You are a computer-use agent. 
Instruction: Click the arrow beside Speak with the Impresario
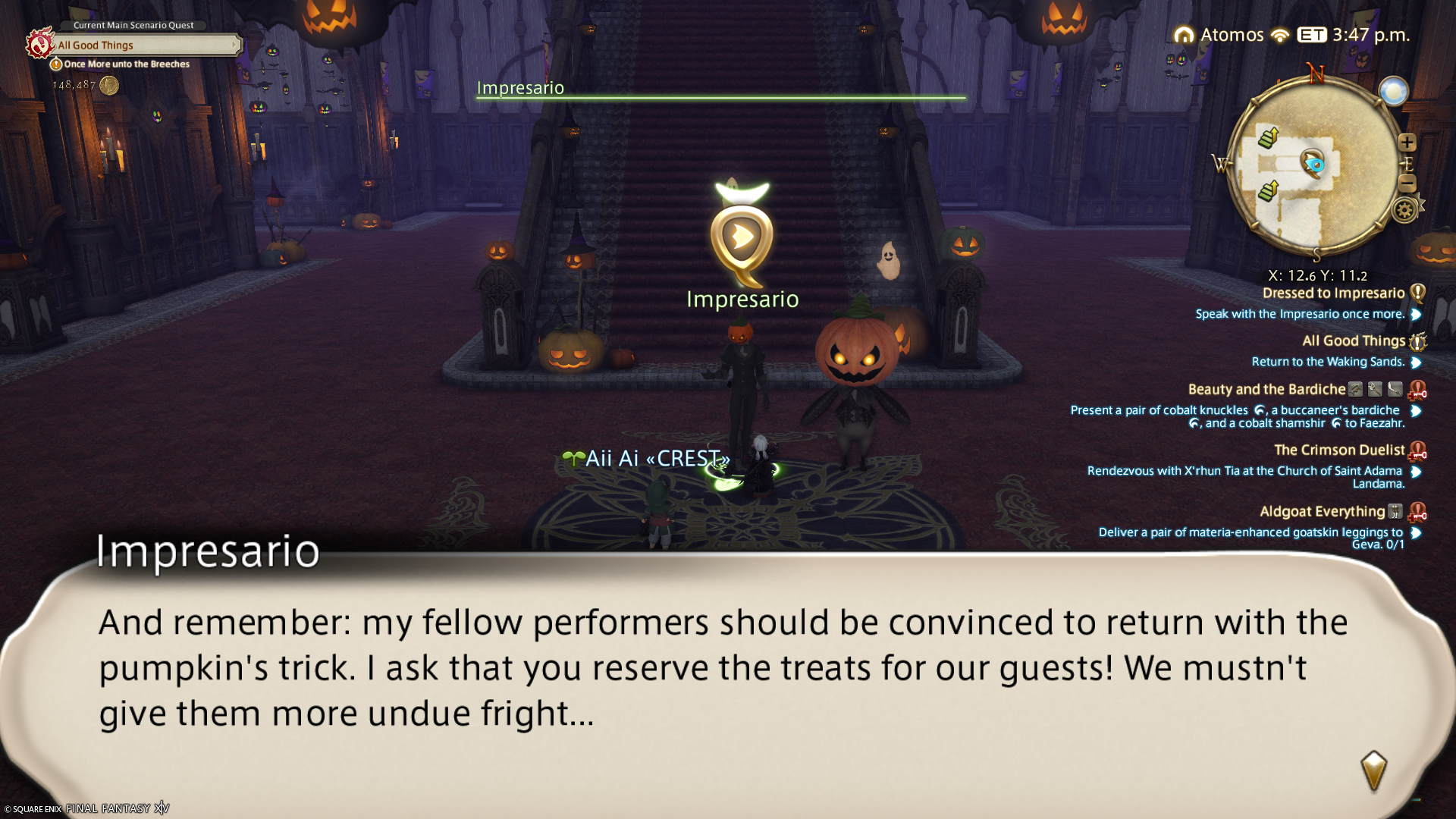point(1416,315)
